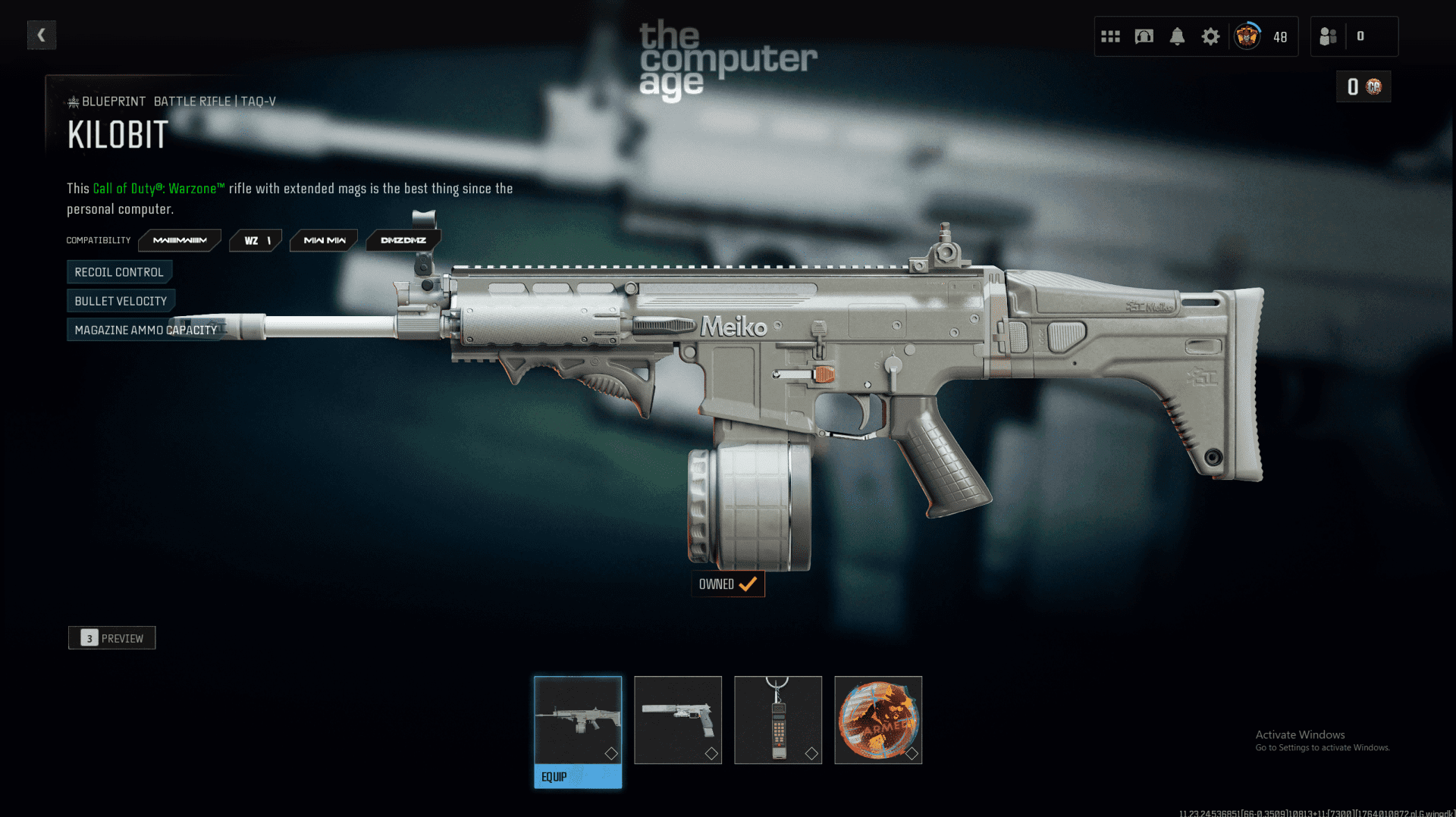Viewport: 1456px width, 817px height.
Task: Equip the Kilobit blueprint rifle
Action: click(578, 777)
